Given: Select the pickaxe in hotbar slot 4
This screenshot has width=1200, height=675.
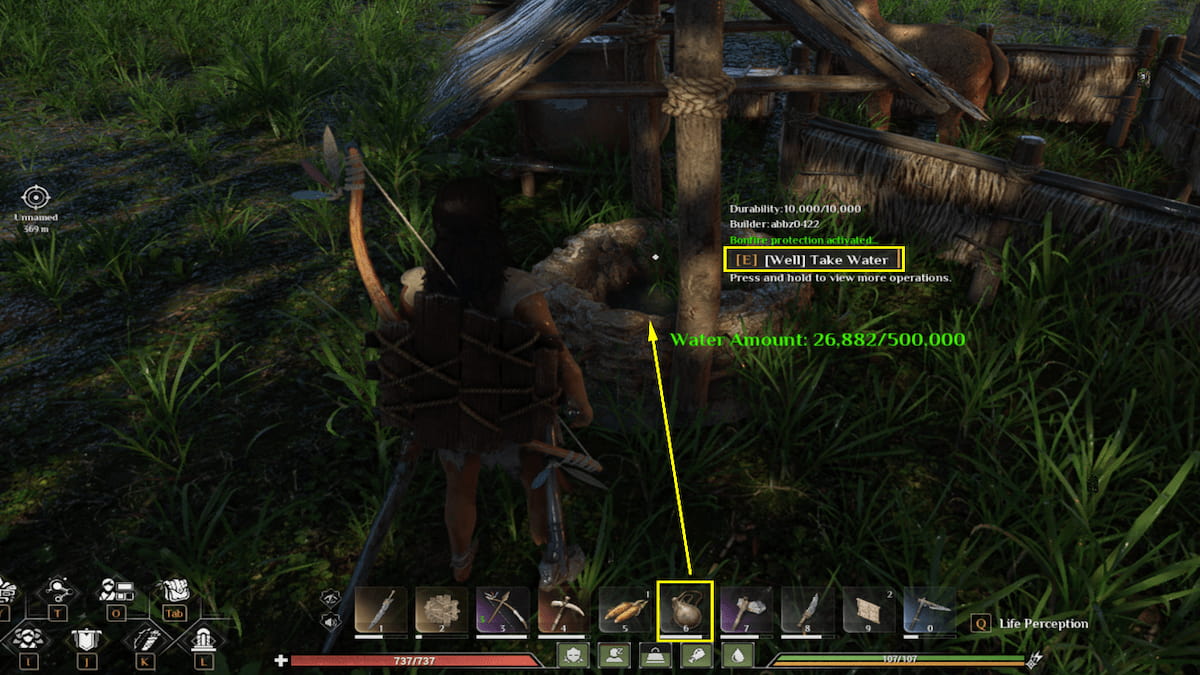Looking at the screenshot, I should 563,609.
